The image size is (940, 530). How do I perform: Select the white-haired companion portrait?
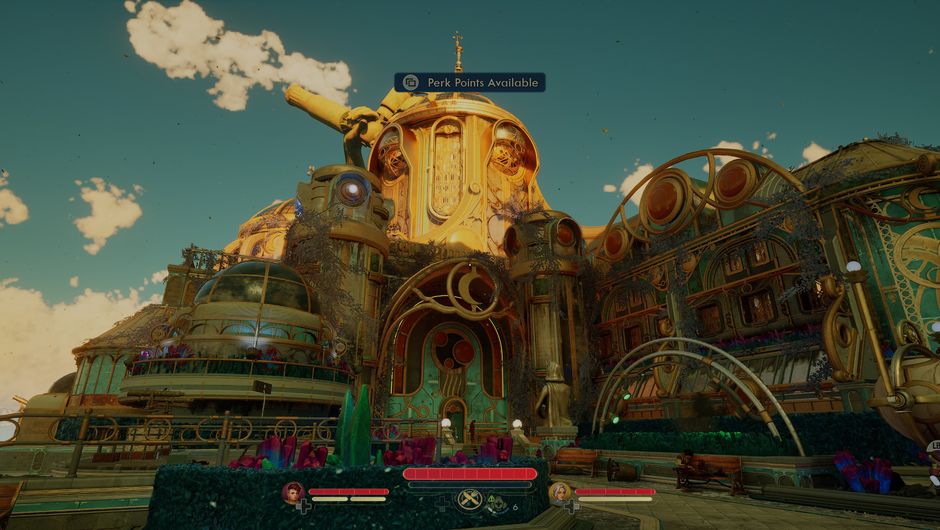tap(560, 491)
